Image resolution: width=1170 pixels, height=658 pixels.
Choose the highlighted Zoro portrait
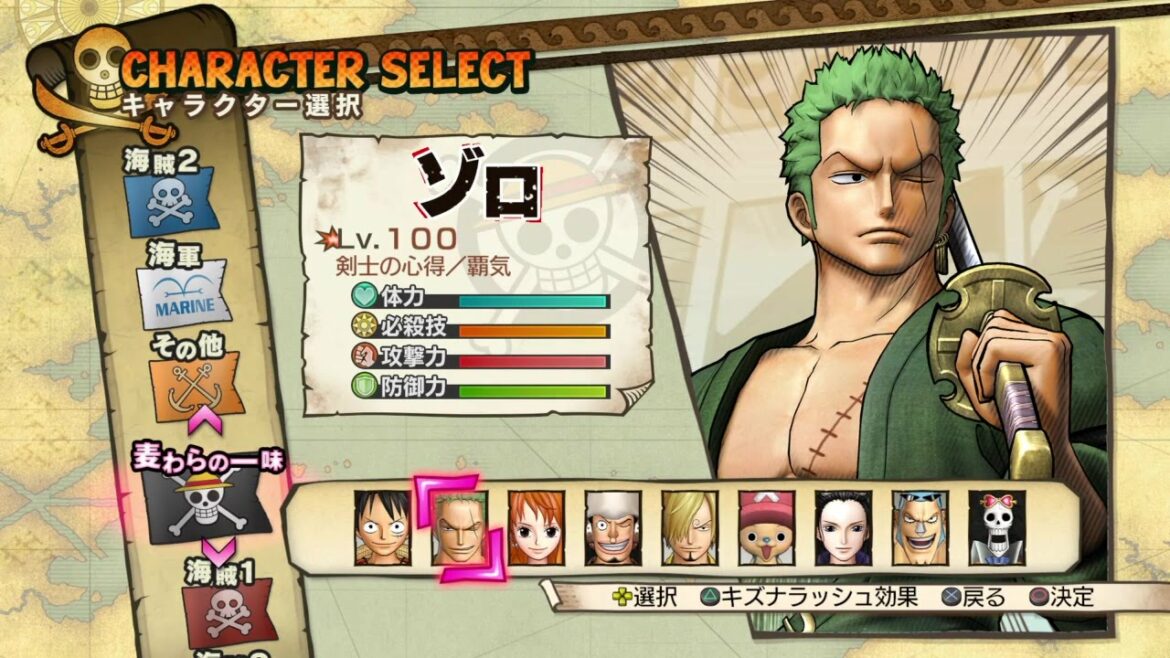459,528
